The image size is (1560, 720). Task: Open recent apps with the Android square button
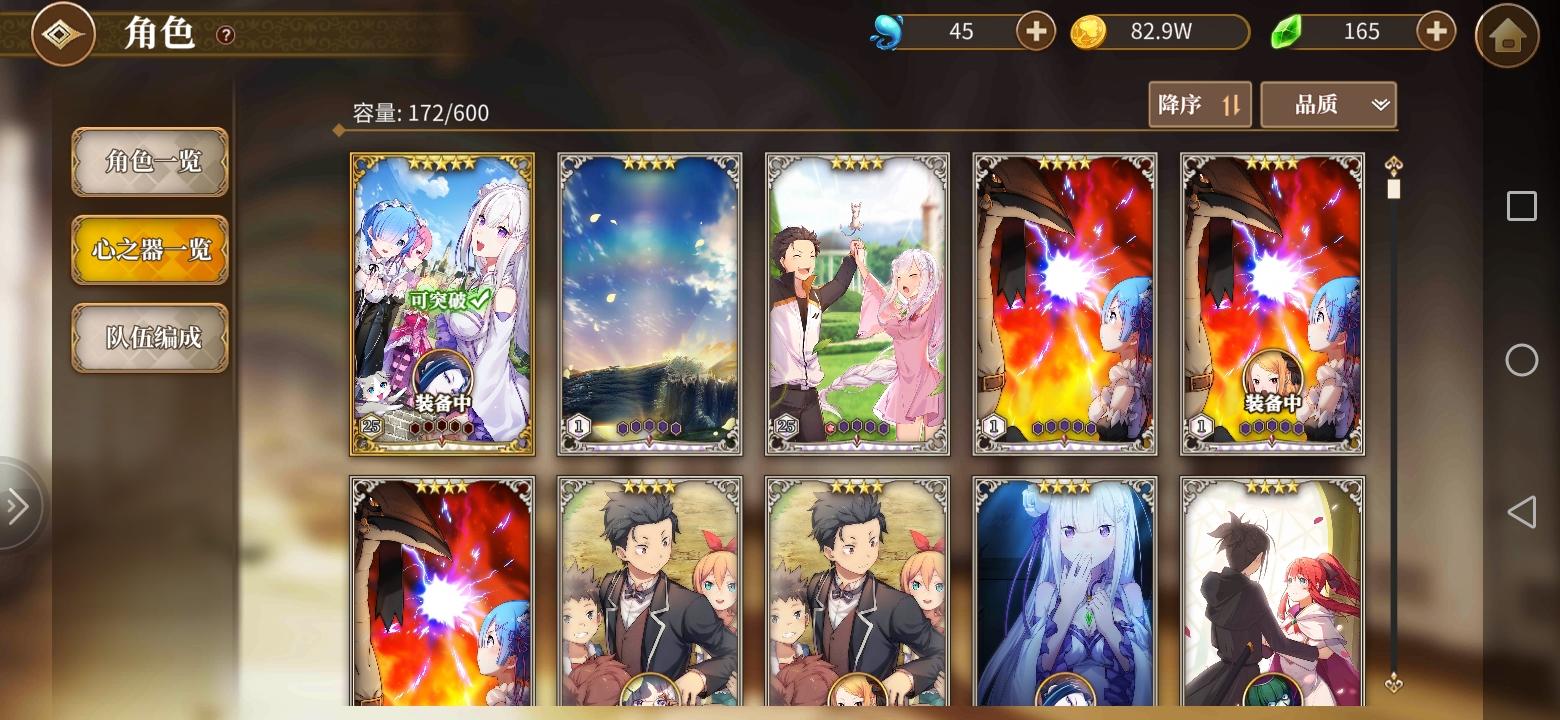click(x=1521, y=206)
